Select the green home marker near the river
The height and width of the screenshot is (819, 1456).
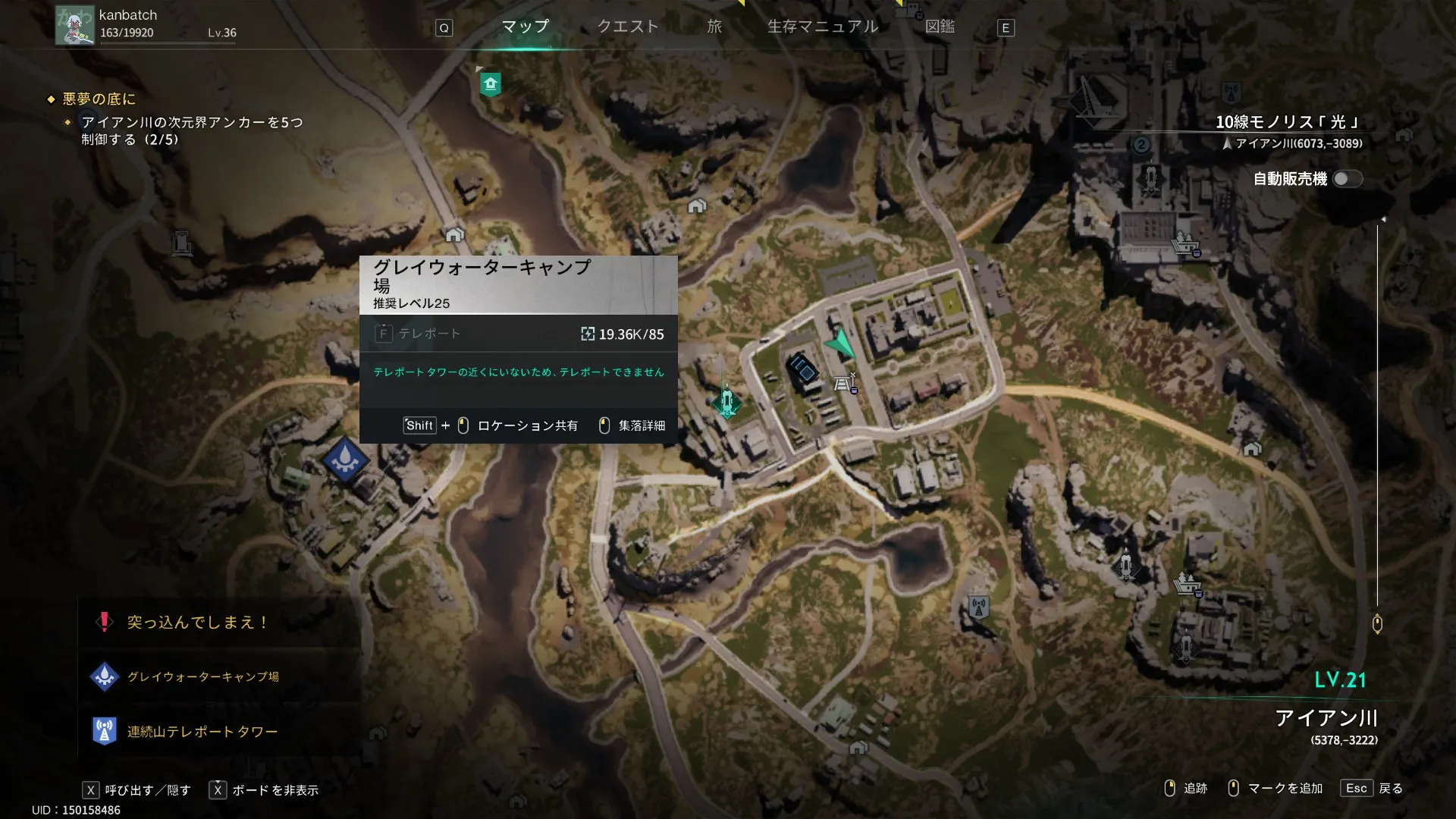click(491, 83)
